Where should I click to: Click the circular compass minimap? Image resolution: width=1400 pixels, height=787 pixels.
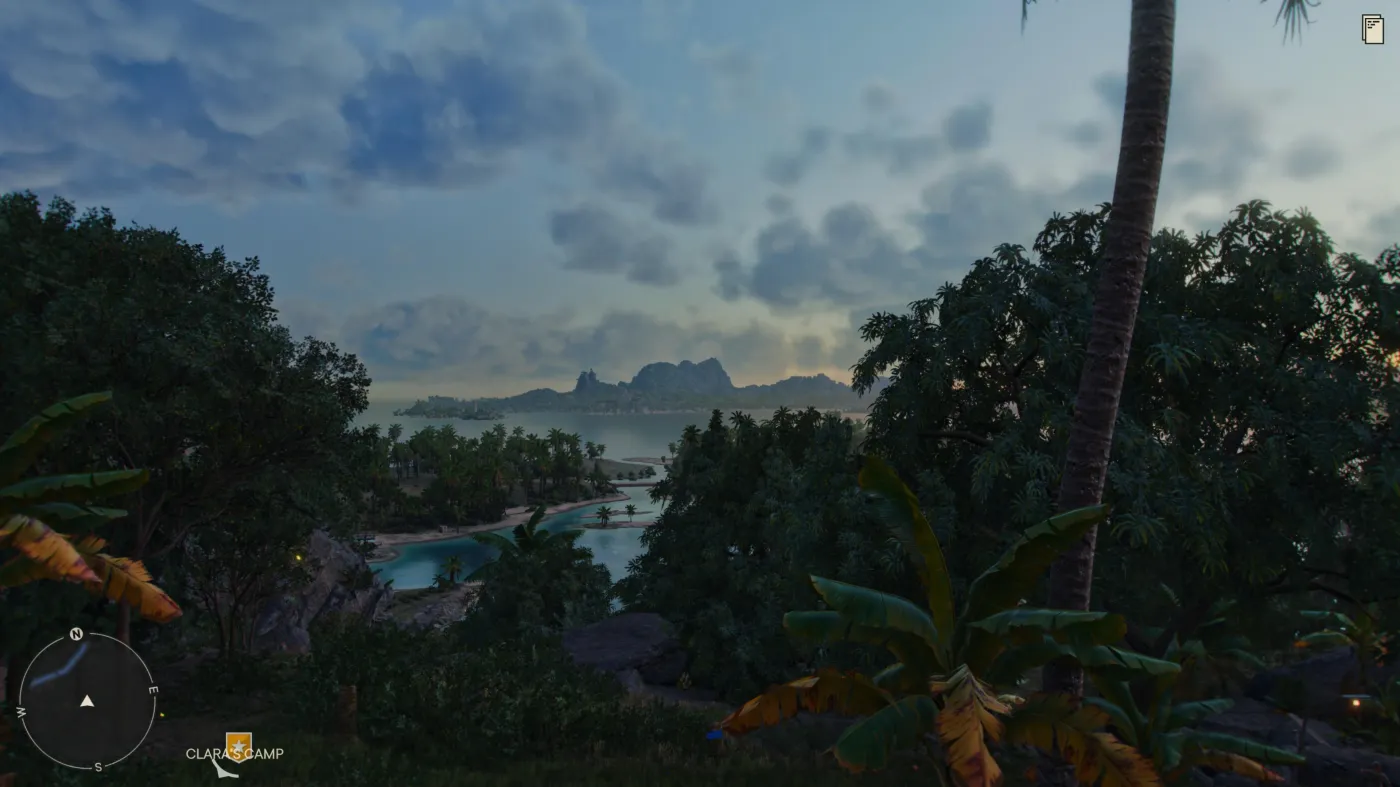click(x=87, y=701)
